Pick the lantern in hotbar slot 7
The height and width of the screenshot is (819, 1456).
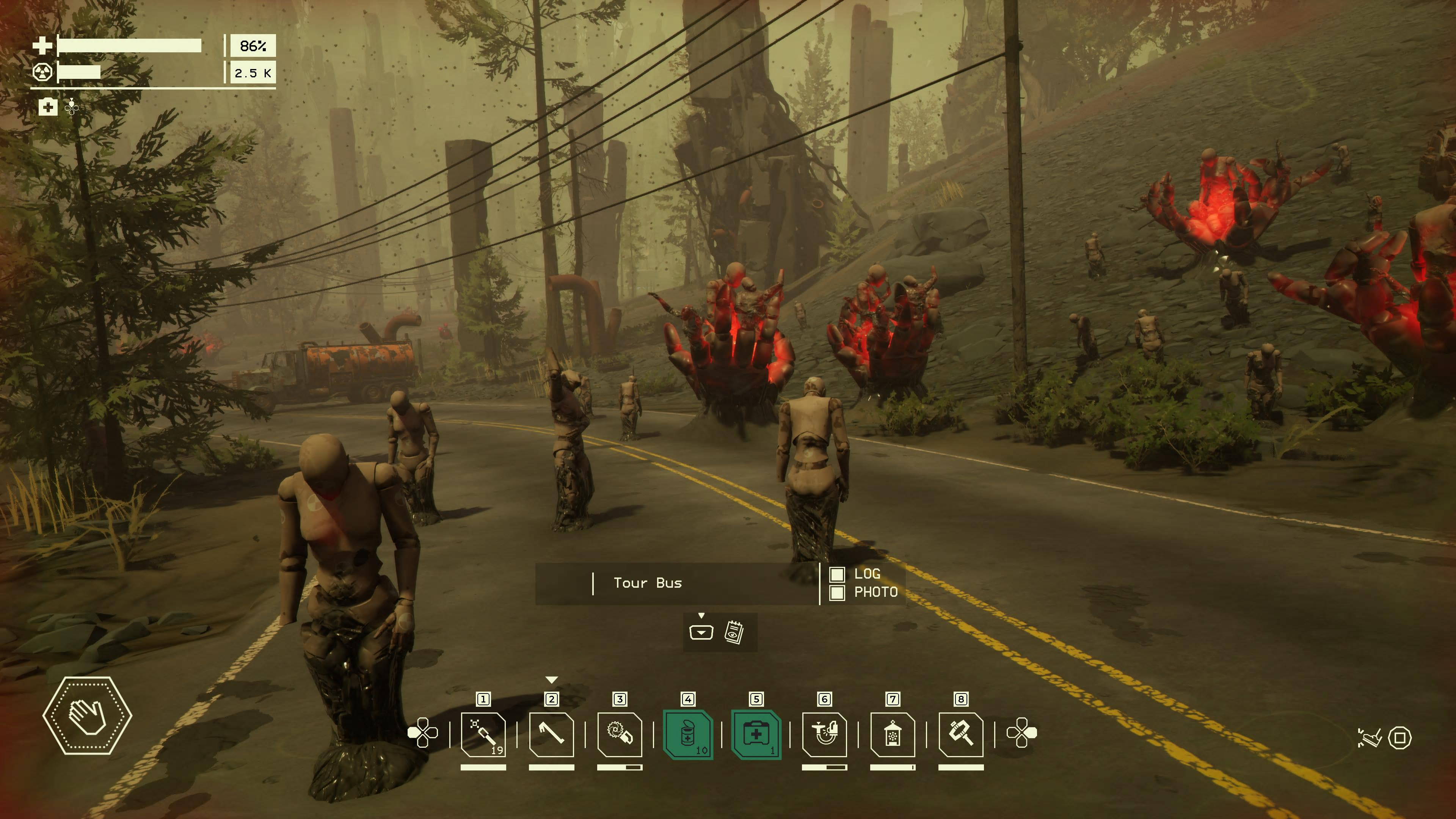click(x=893, y=734)
